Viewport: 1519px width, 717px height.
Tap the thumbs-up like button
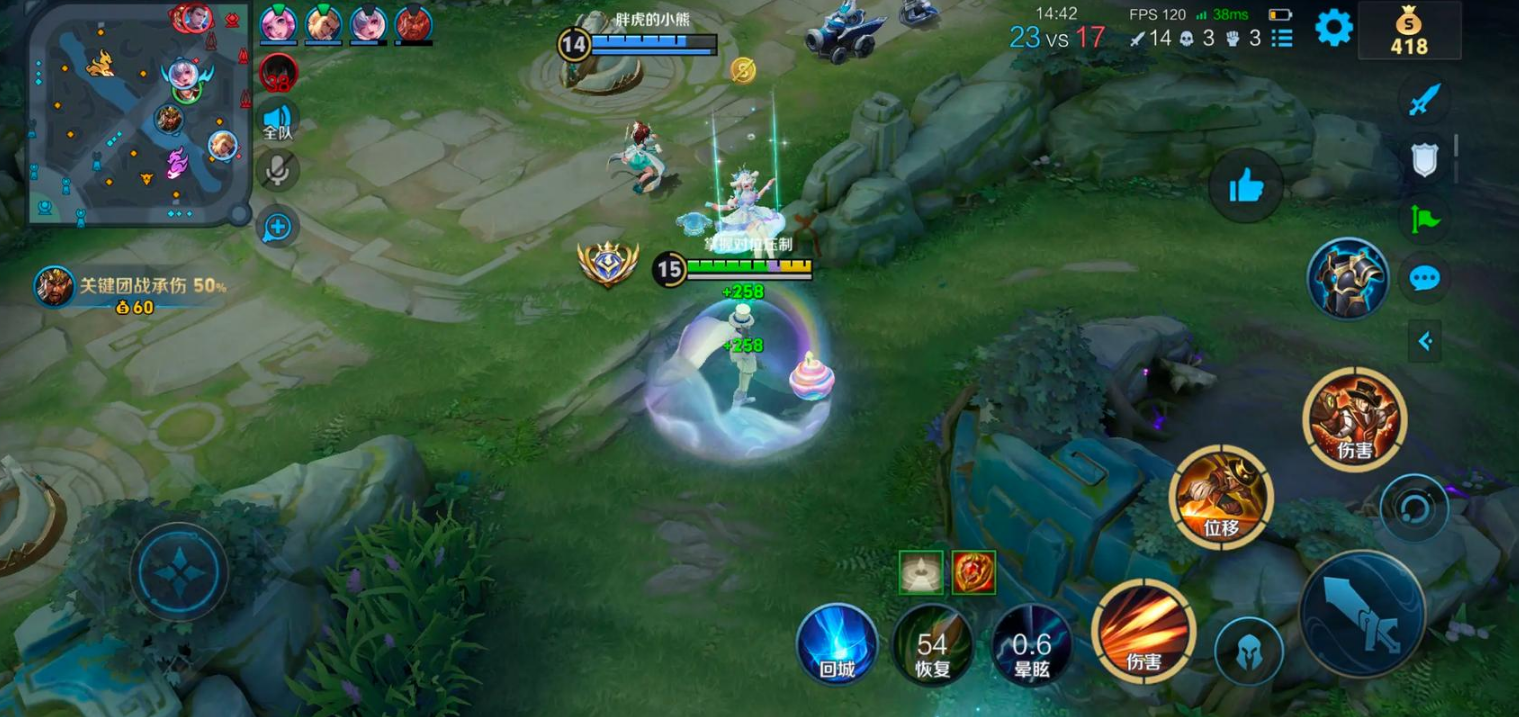[x=1245, y=185]
